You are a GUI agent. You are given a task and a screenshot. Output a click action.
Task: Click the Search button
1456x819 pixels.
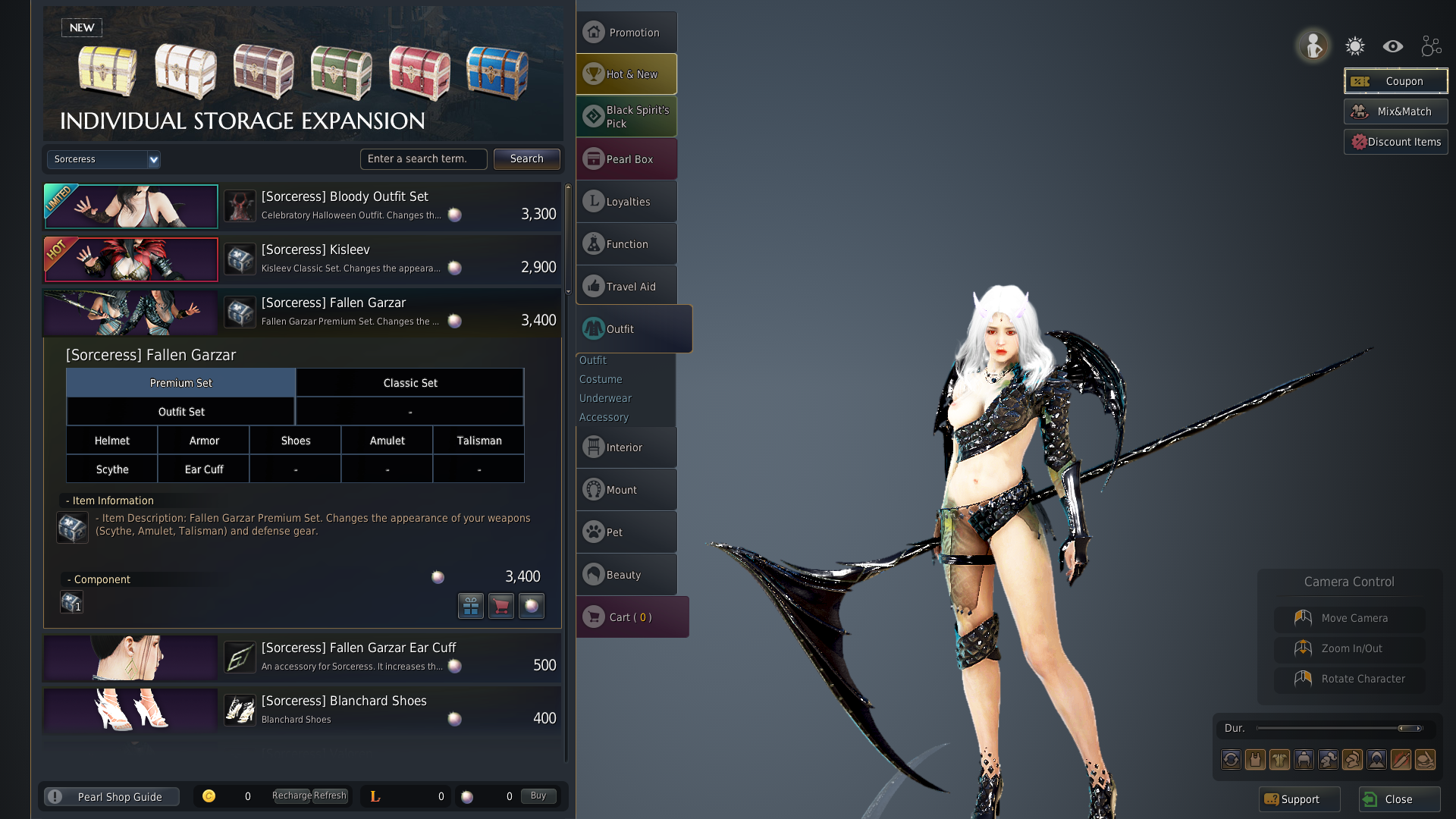(526, 159)
